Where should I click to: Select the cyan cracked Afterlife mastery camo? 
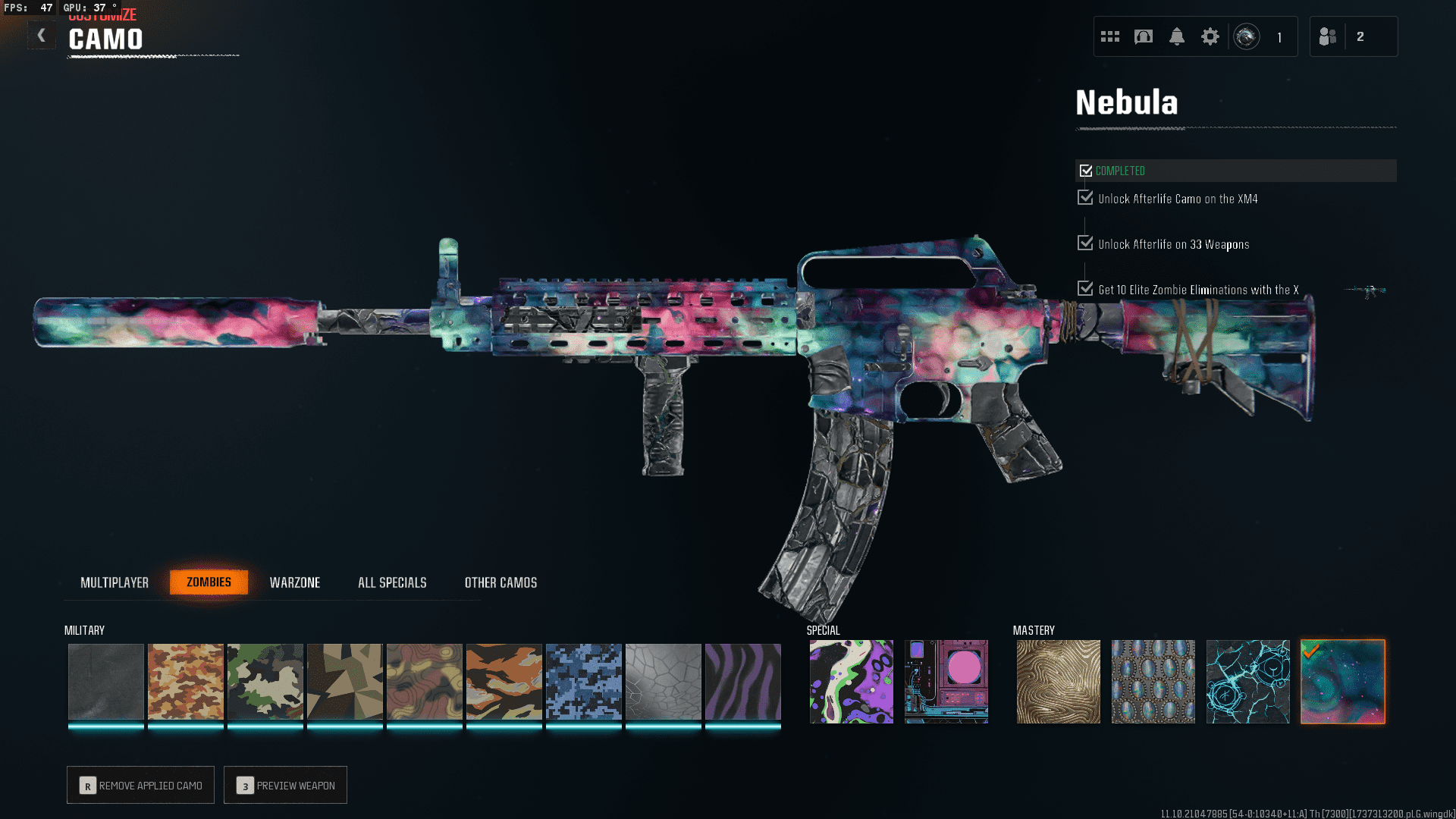(x=1248, y=681)
